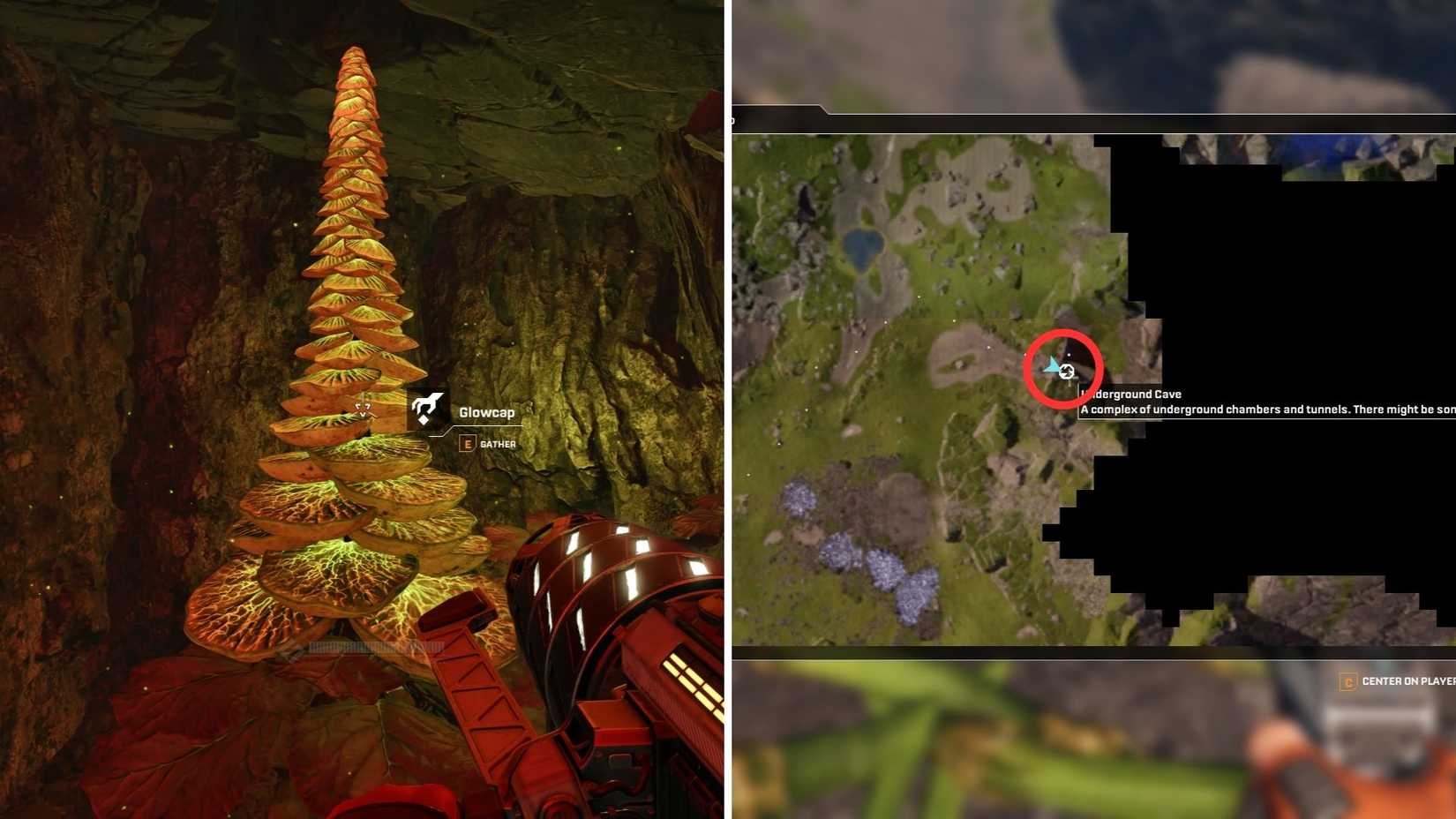This screenshot has width=1456, height=819.
Task: Click the cyan player arrow on the map
Action: (1051, 367)
